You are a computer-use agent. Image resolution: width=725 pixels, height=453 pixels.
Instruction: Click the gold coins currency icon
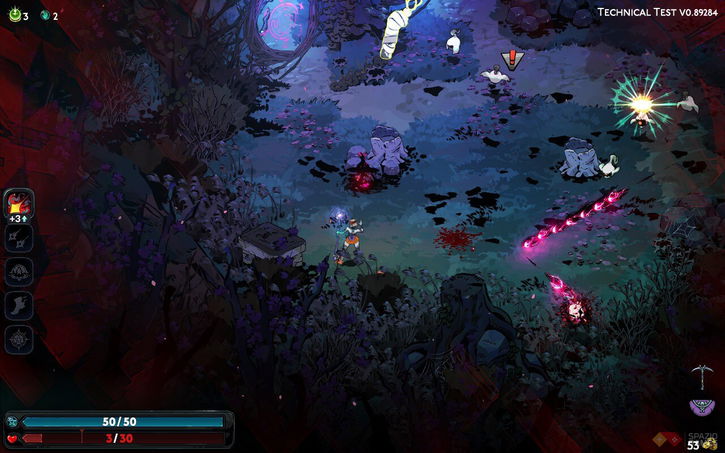(x=708, y=441)
